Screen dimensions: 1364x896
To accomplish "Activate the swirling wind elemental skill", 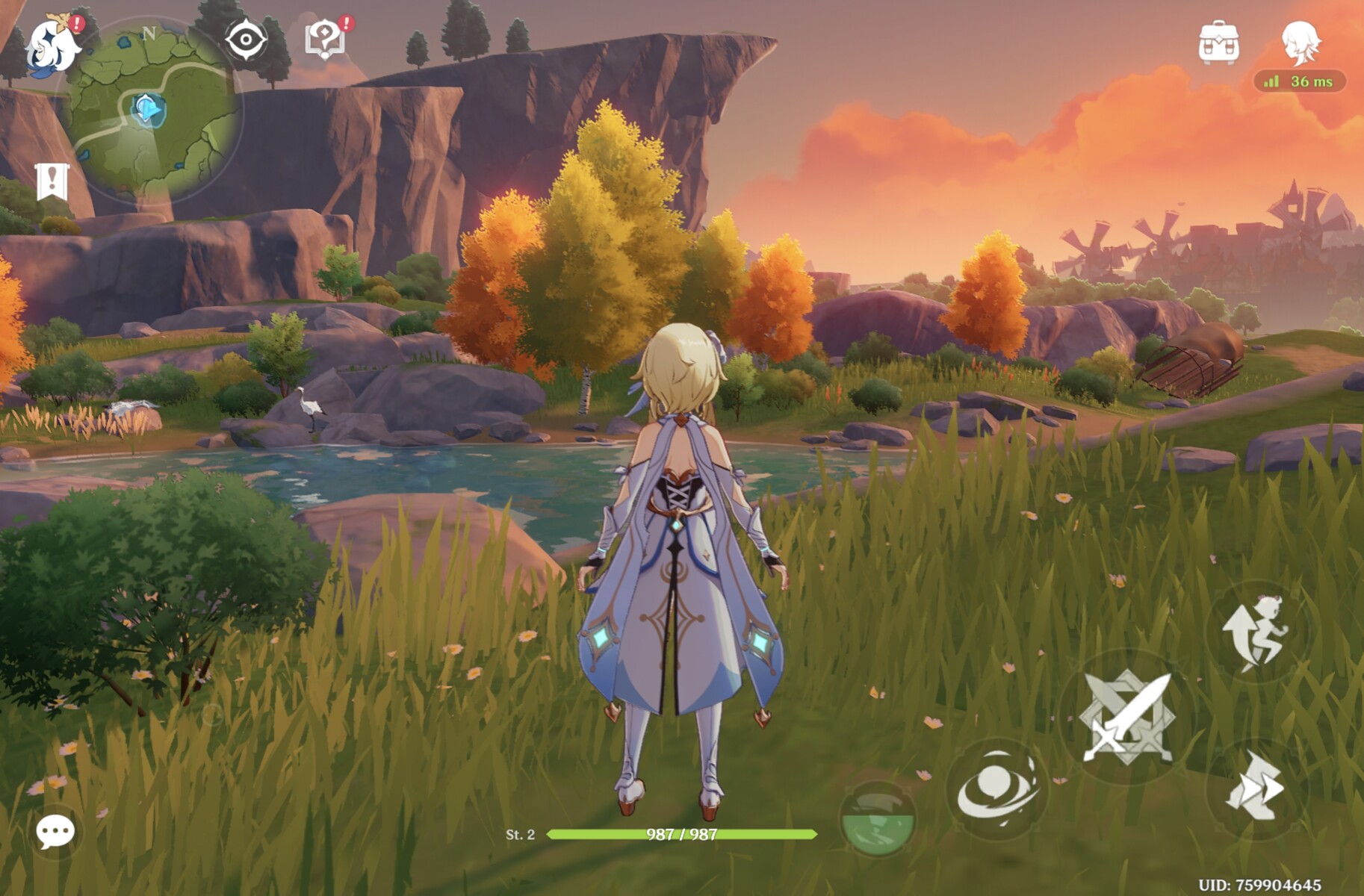I will (x=997, y=789).
